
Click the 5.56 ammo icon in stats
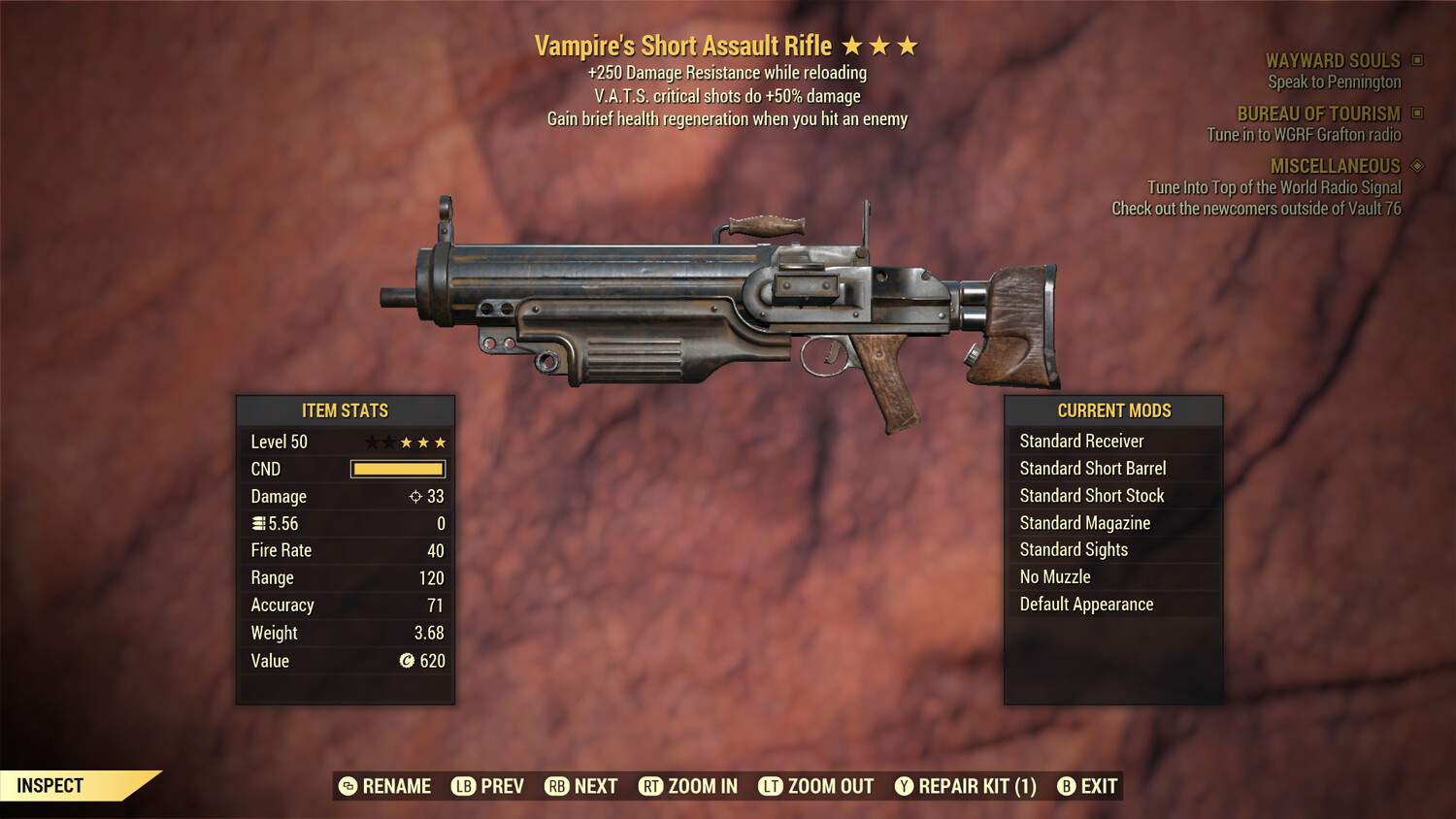coord(258,523)
